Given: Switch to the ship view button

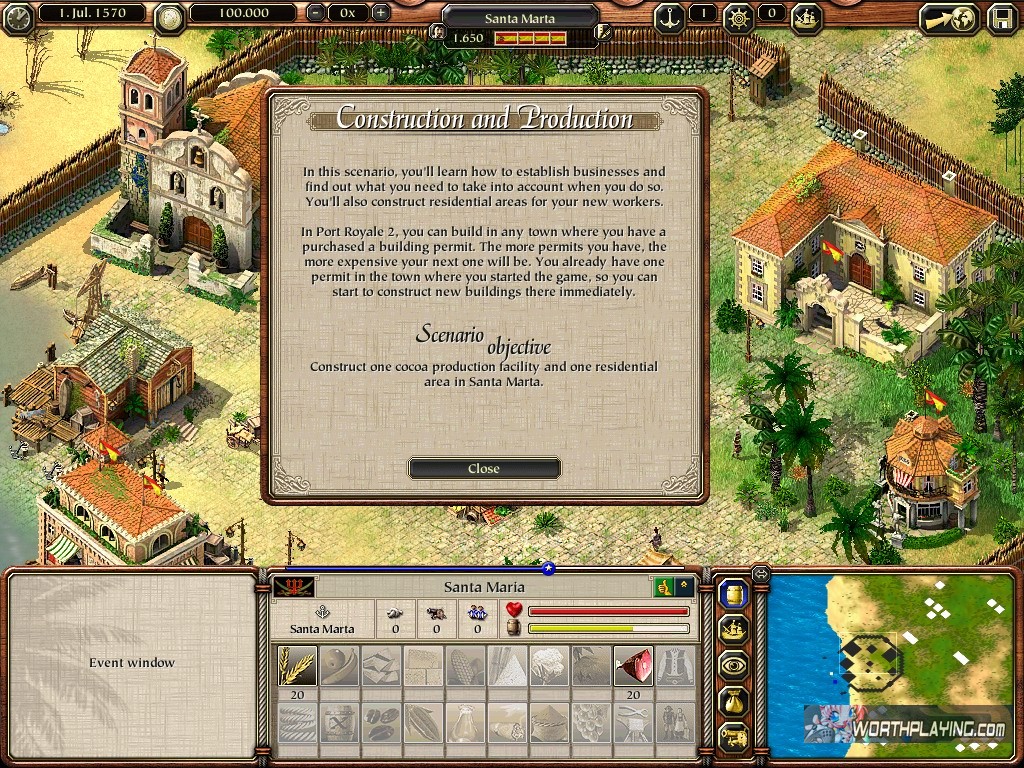Looking at the screenshot, I should tap(733, 629).
